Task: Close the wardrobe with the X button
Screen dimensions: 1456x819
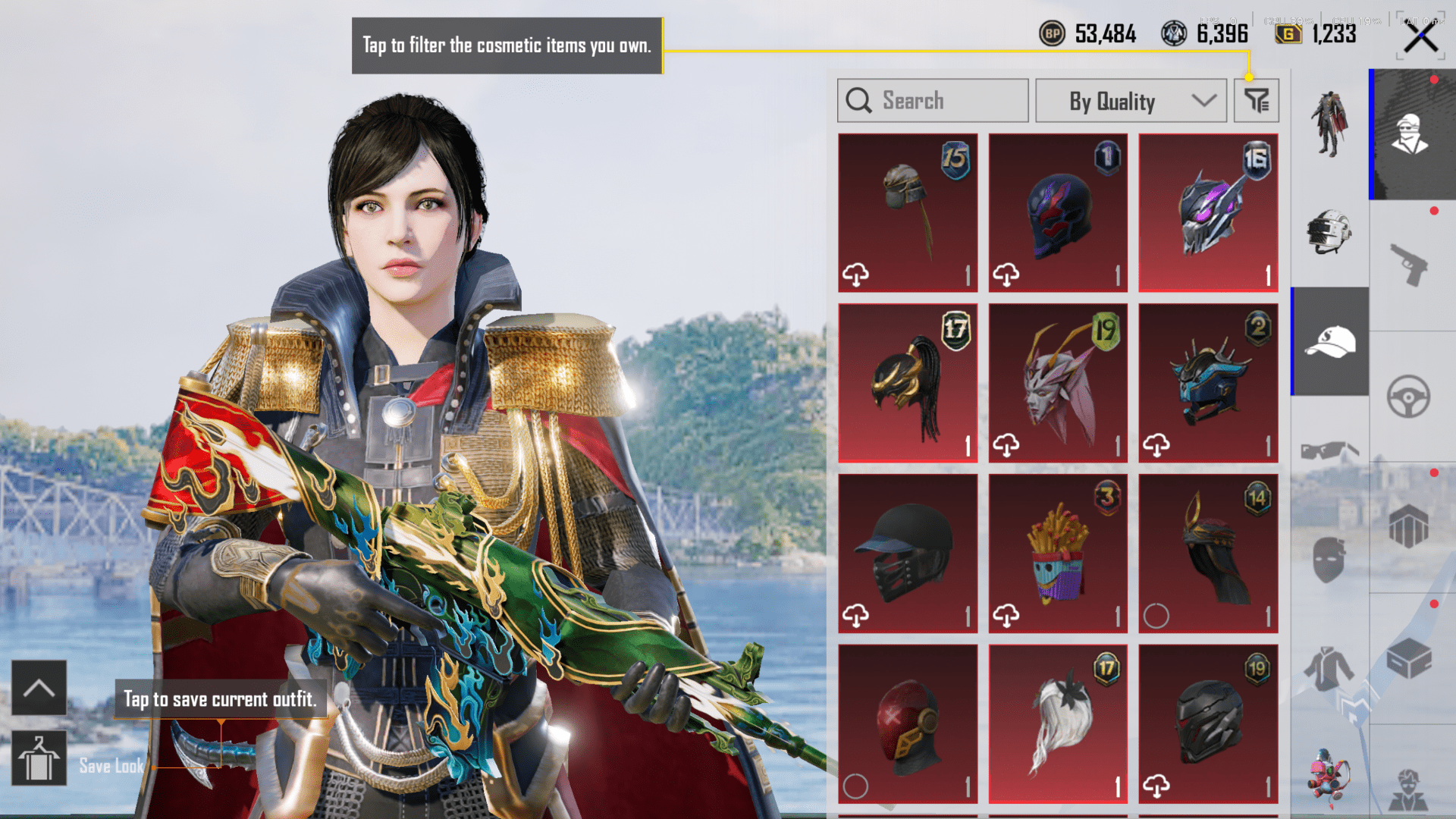Action: tap(1420, 37)
